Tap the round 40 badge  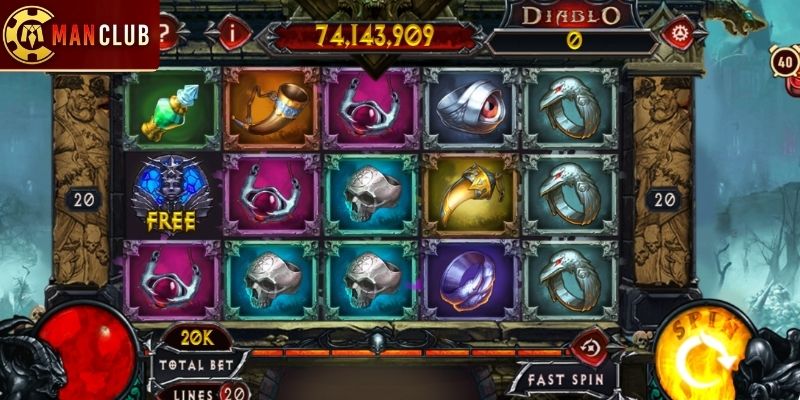[x=783, y=61]
